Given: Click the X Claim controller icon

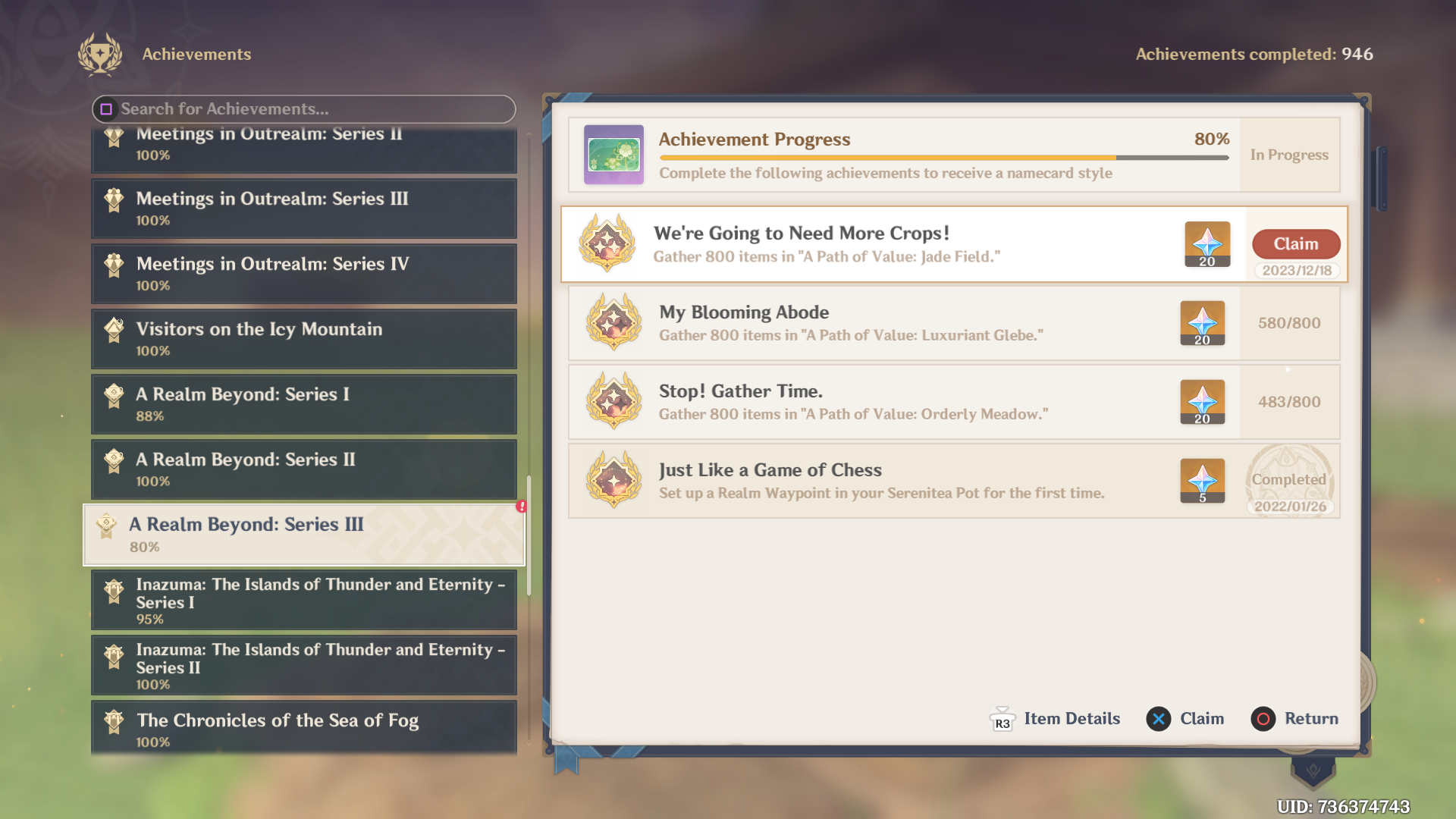Looking at the screenshot, I should click(x=1157, y=719).
